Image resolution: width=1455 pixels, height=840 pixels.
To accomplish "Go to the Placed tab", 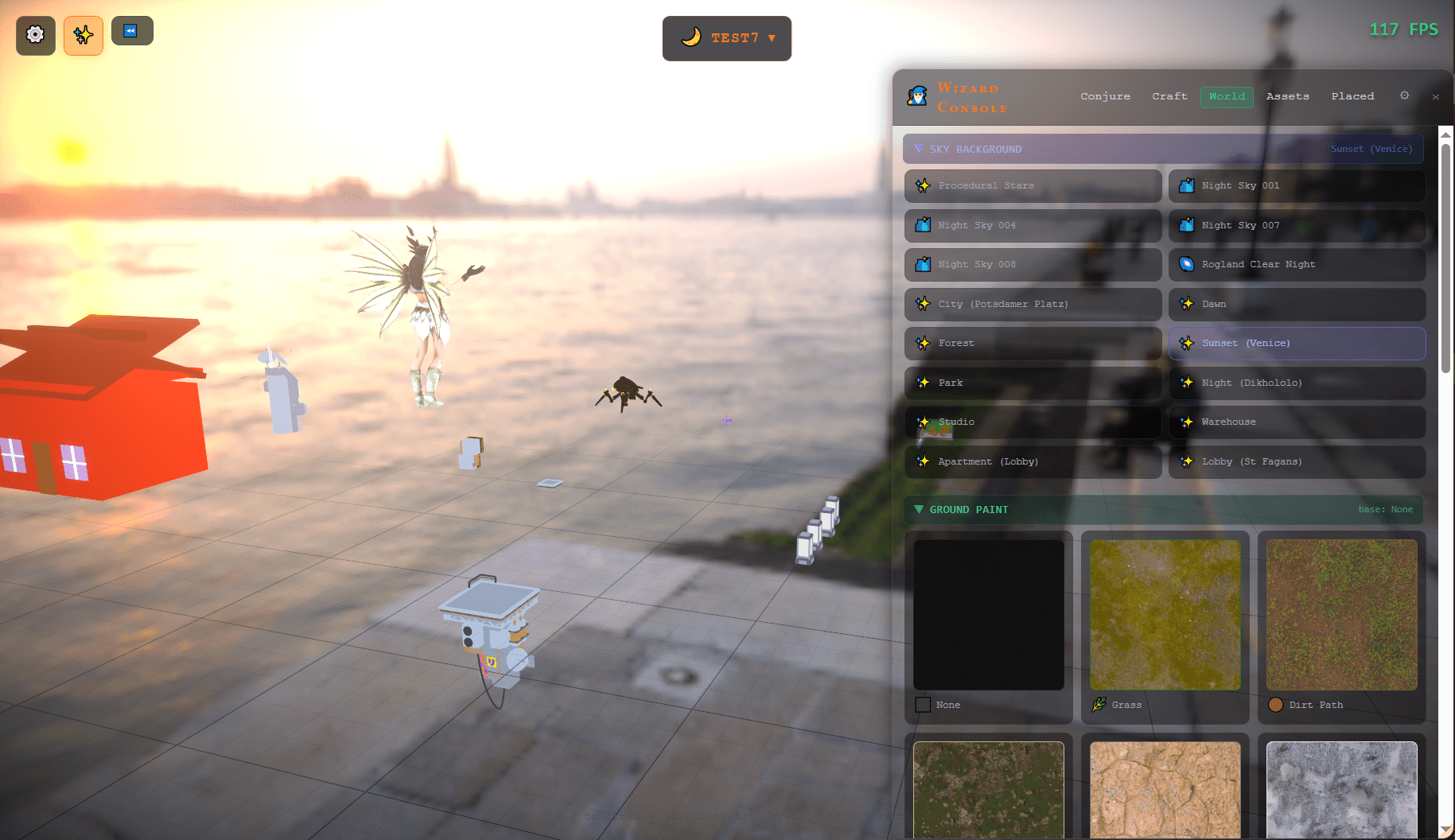I will [1352, 96].
